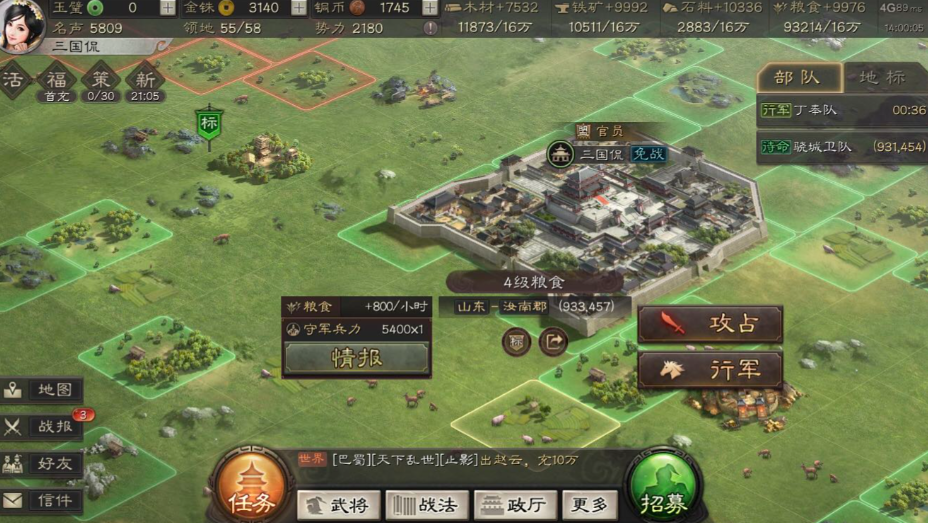Open the 地图 map
This screenshot has width=928, height=523.
[x=42, y=390]
